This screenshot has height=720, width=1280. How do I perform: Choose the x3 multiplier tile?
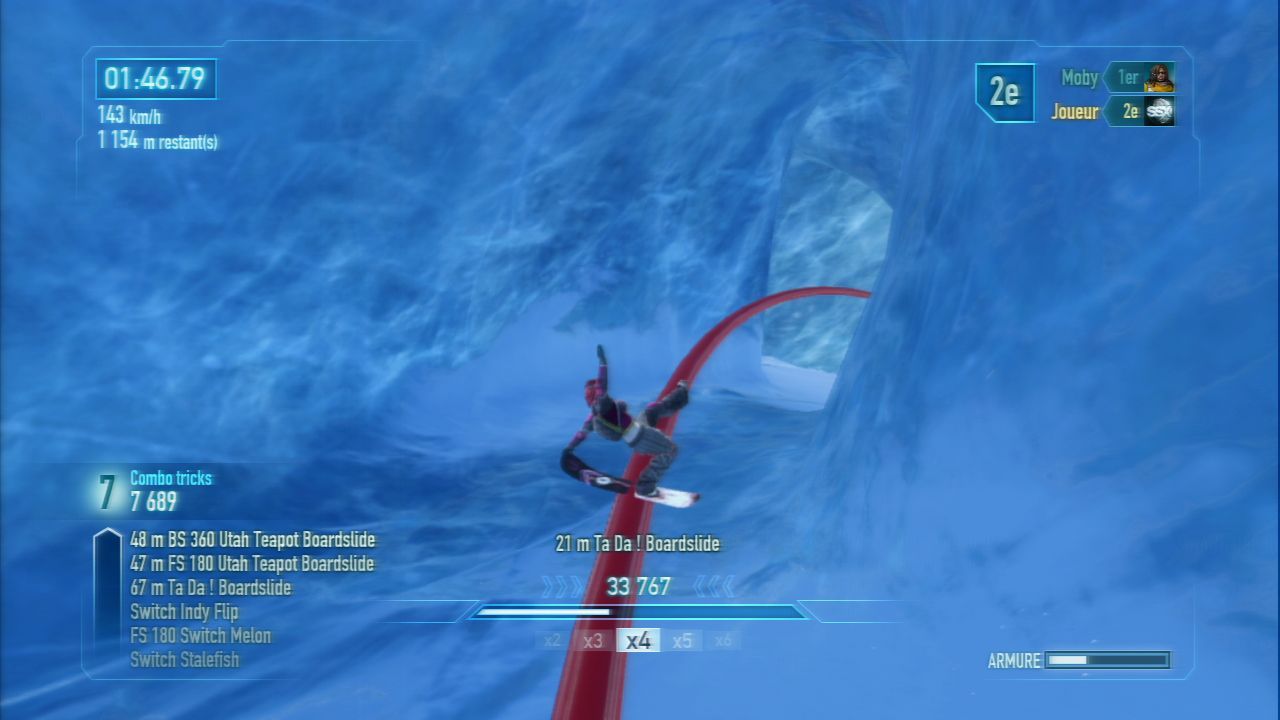coord(593,641)
